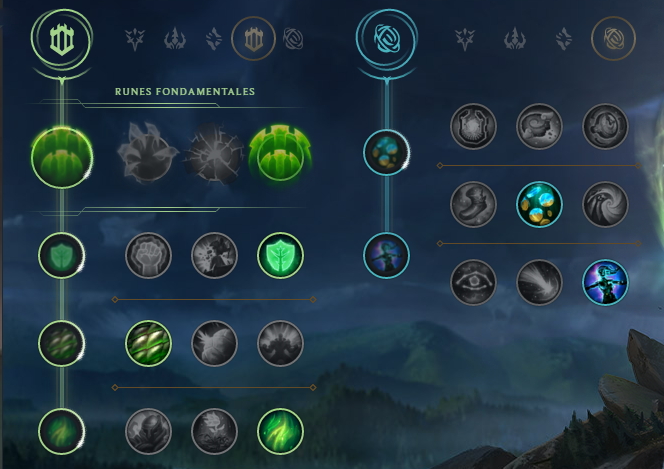Choose the Approach Velocity rune

(x=539, y=282)
